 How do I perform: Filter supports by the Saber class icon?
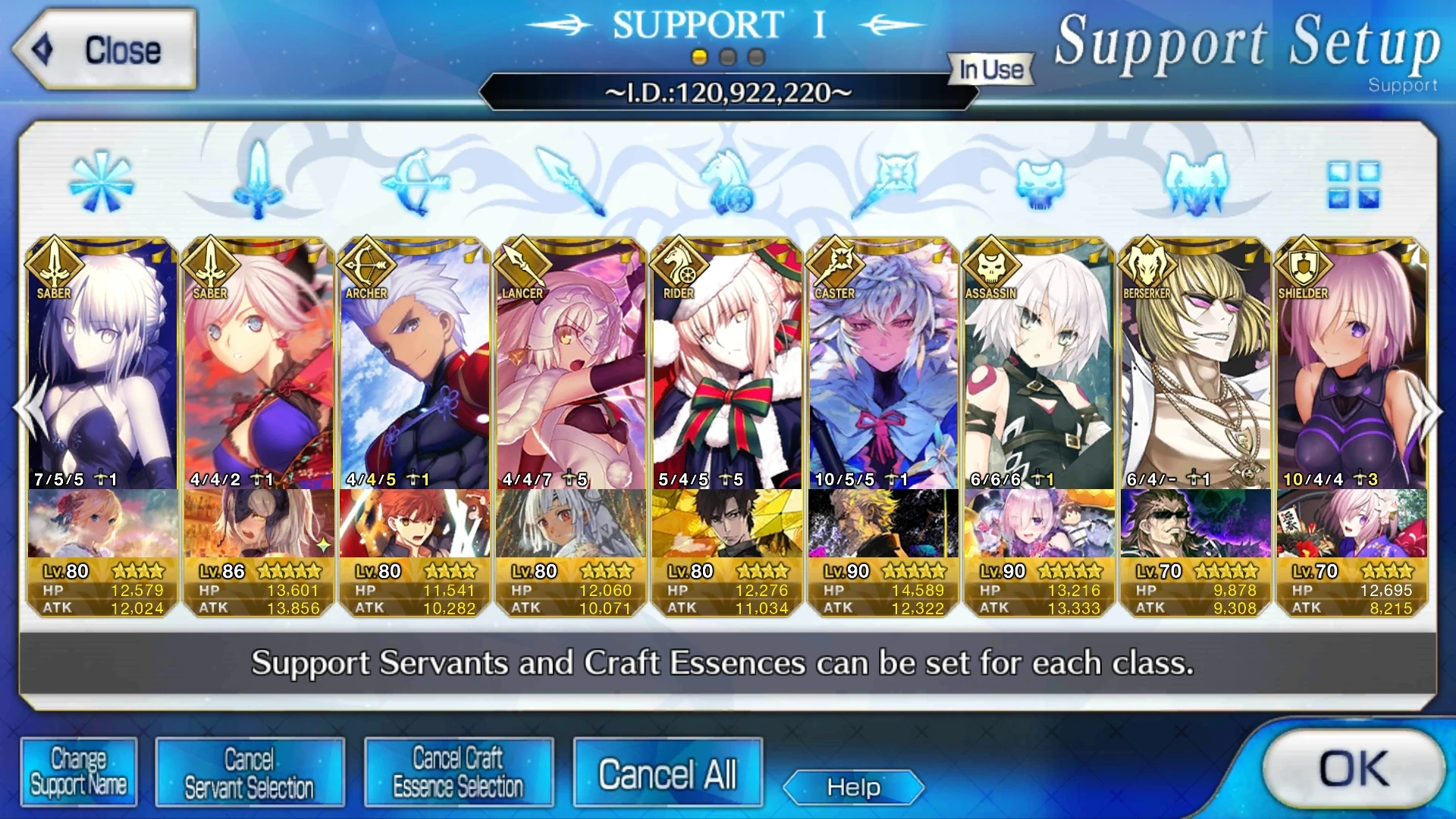(259, 182)
